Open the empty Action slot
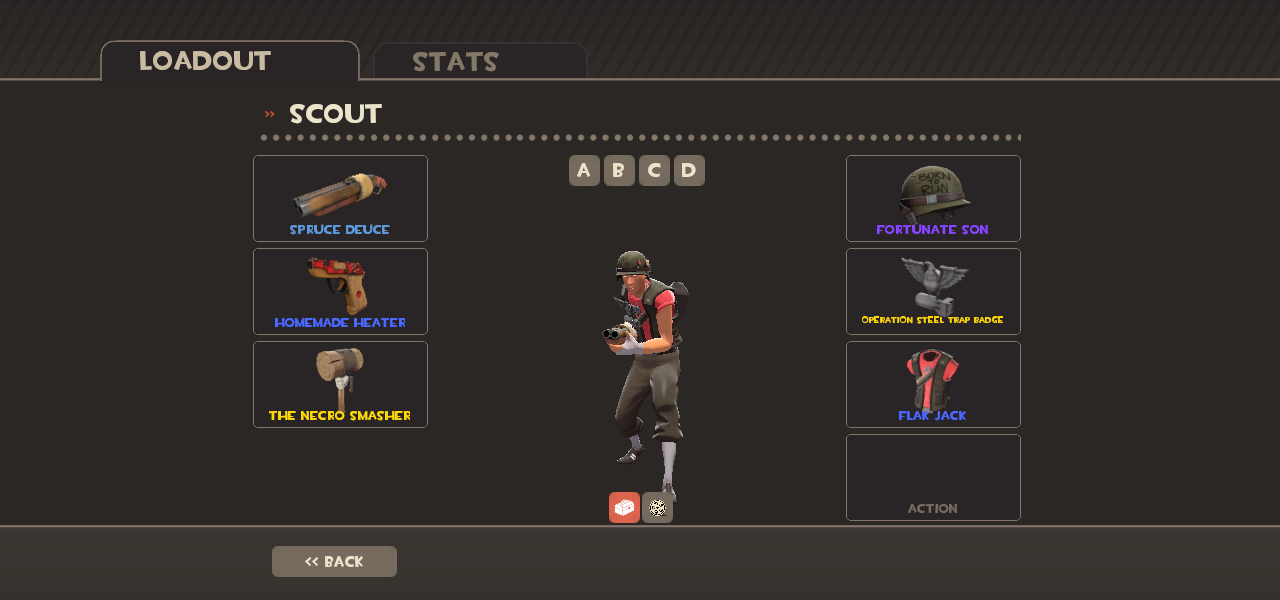The image size is (1280, 600). pyautogui.click(x=933, y=477)
